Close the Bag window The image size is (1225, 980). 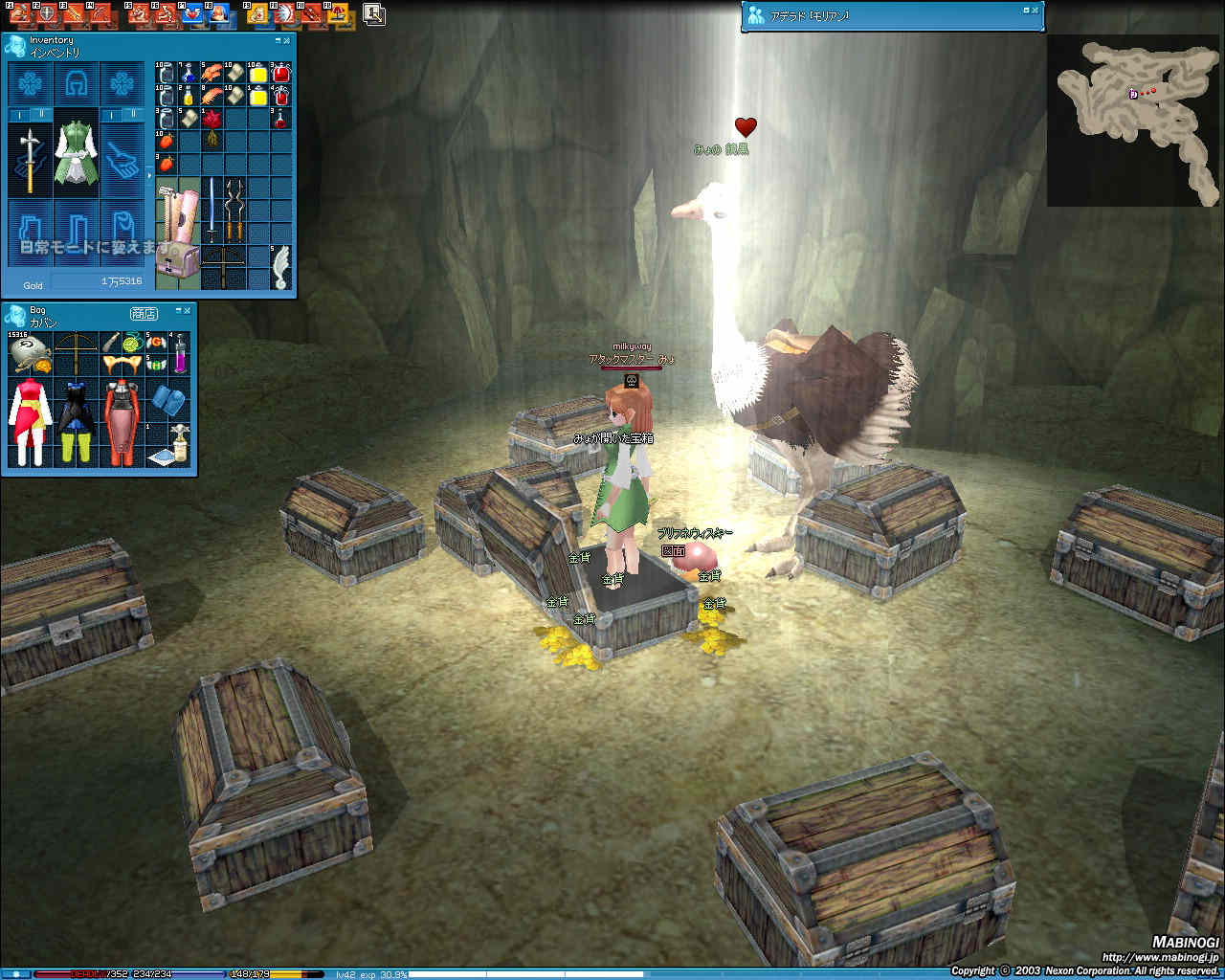188,310
